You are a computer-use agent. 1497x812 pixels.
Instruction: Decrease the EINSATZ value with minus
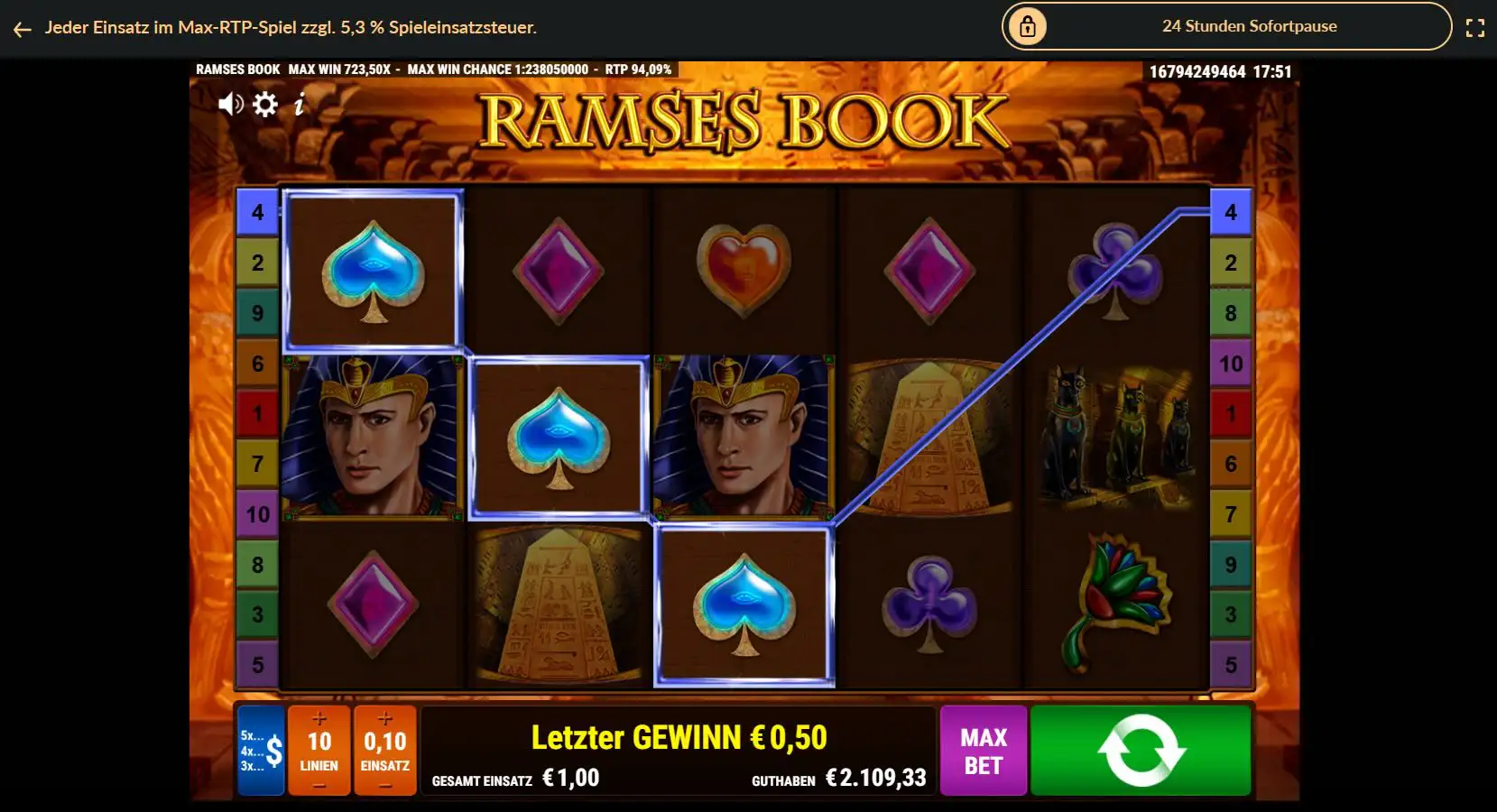click(385, 784)
